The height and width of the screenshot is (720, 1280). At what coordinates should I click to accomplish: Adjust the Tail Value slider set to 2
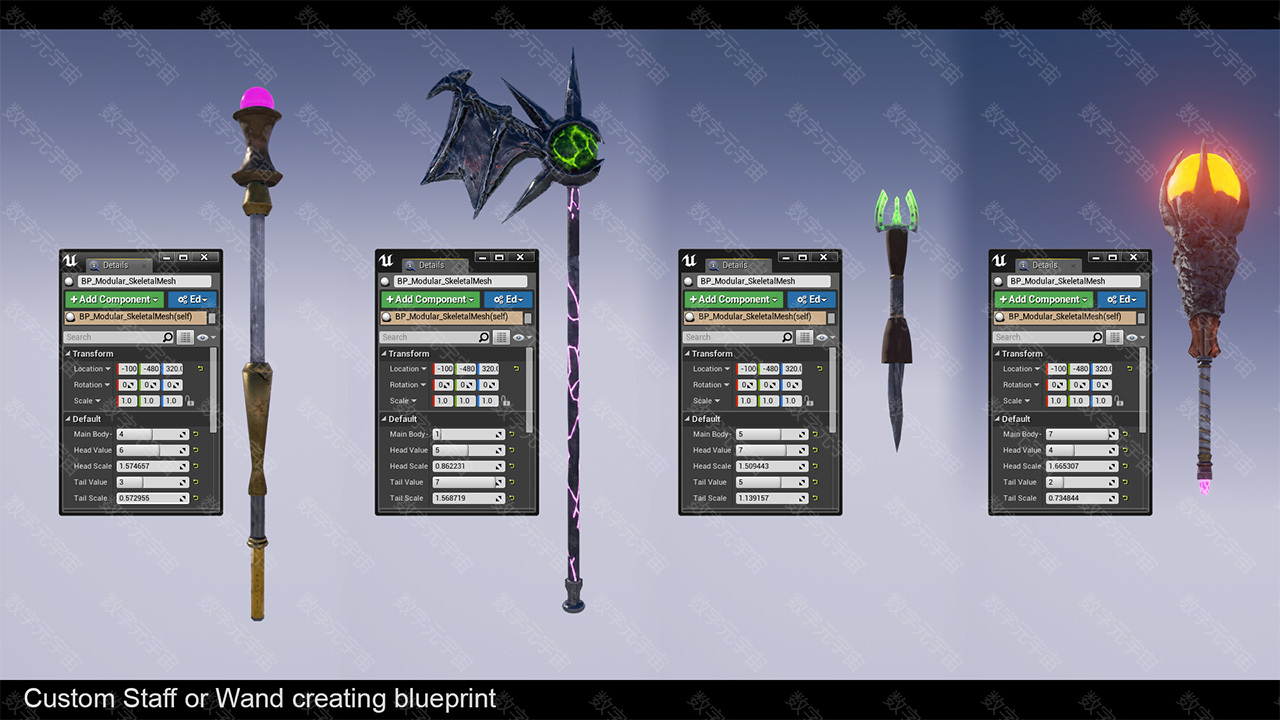pyautogui.click(x=1081, y=482)
